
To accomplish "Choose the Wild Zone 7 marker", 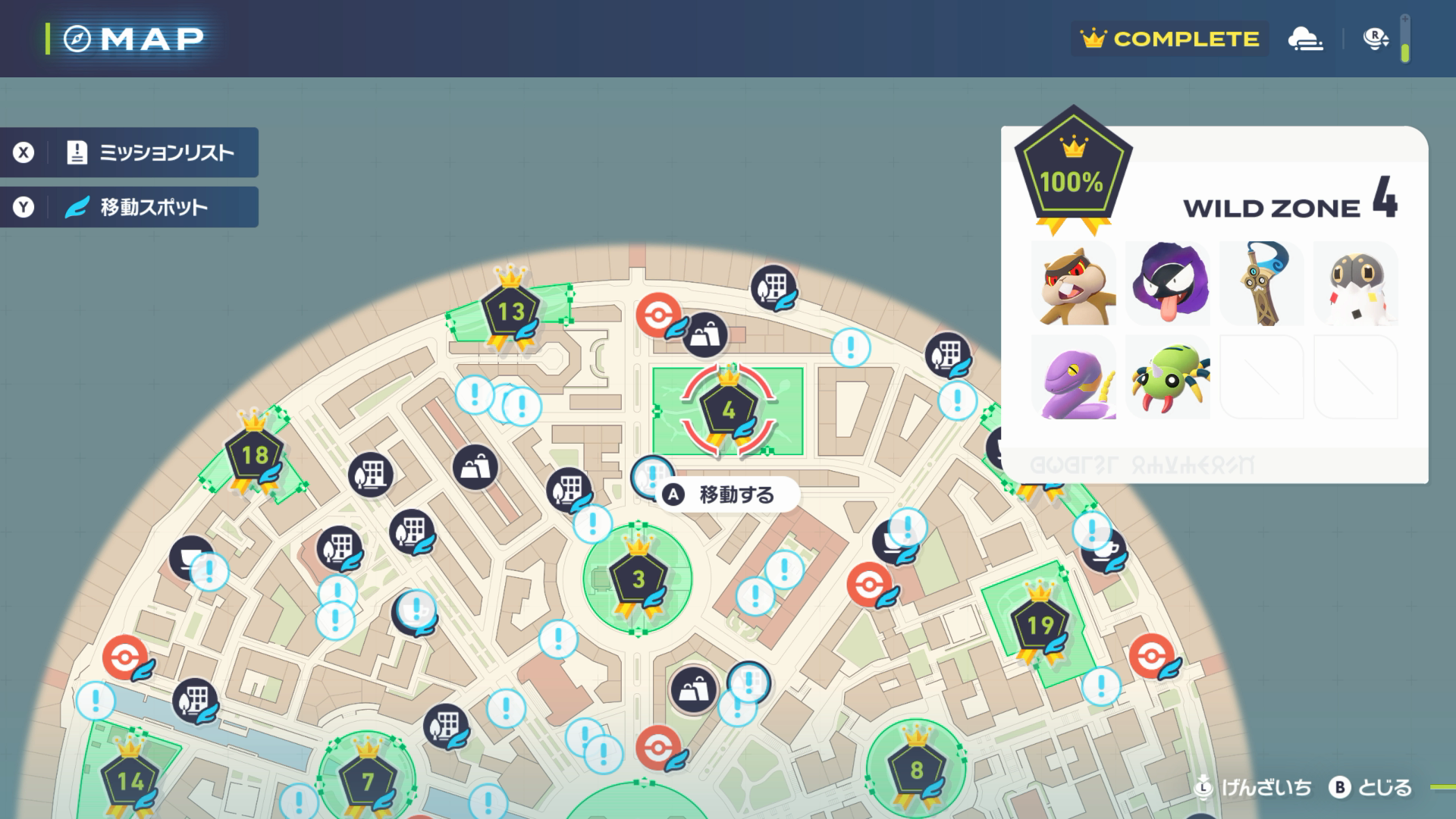I will [368, 781].
